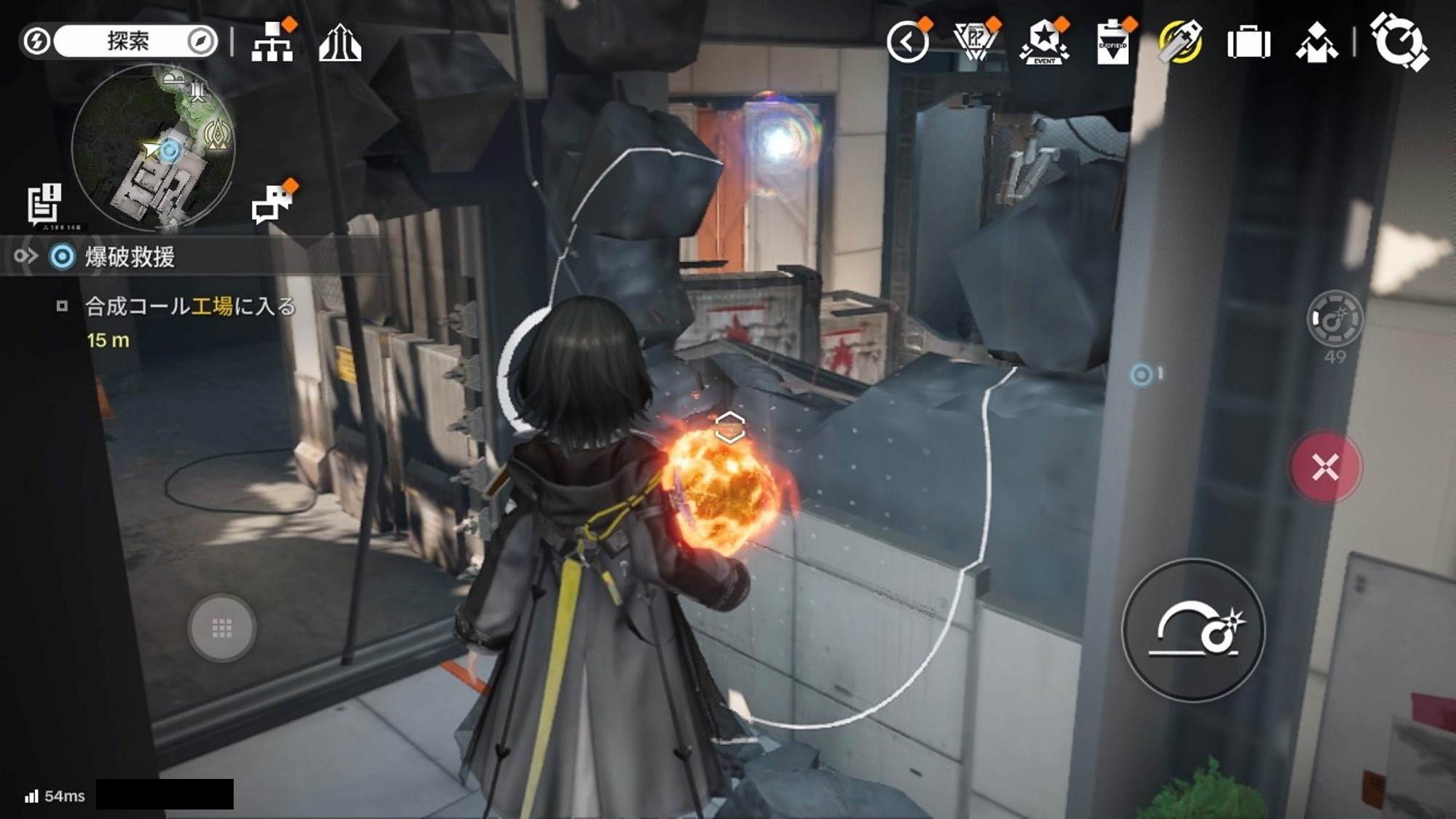Tap the grid dots virtual joystick button
The height and width of the screenshot is (819, 1456).
click(221, 628)
